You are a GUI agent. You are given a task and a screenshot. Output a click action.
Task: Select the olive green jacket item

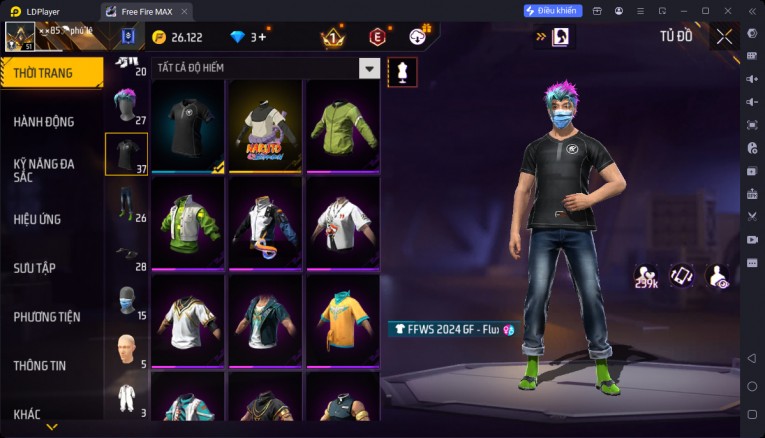[342, 126]
